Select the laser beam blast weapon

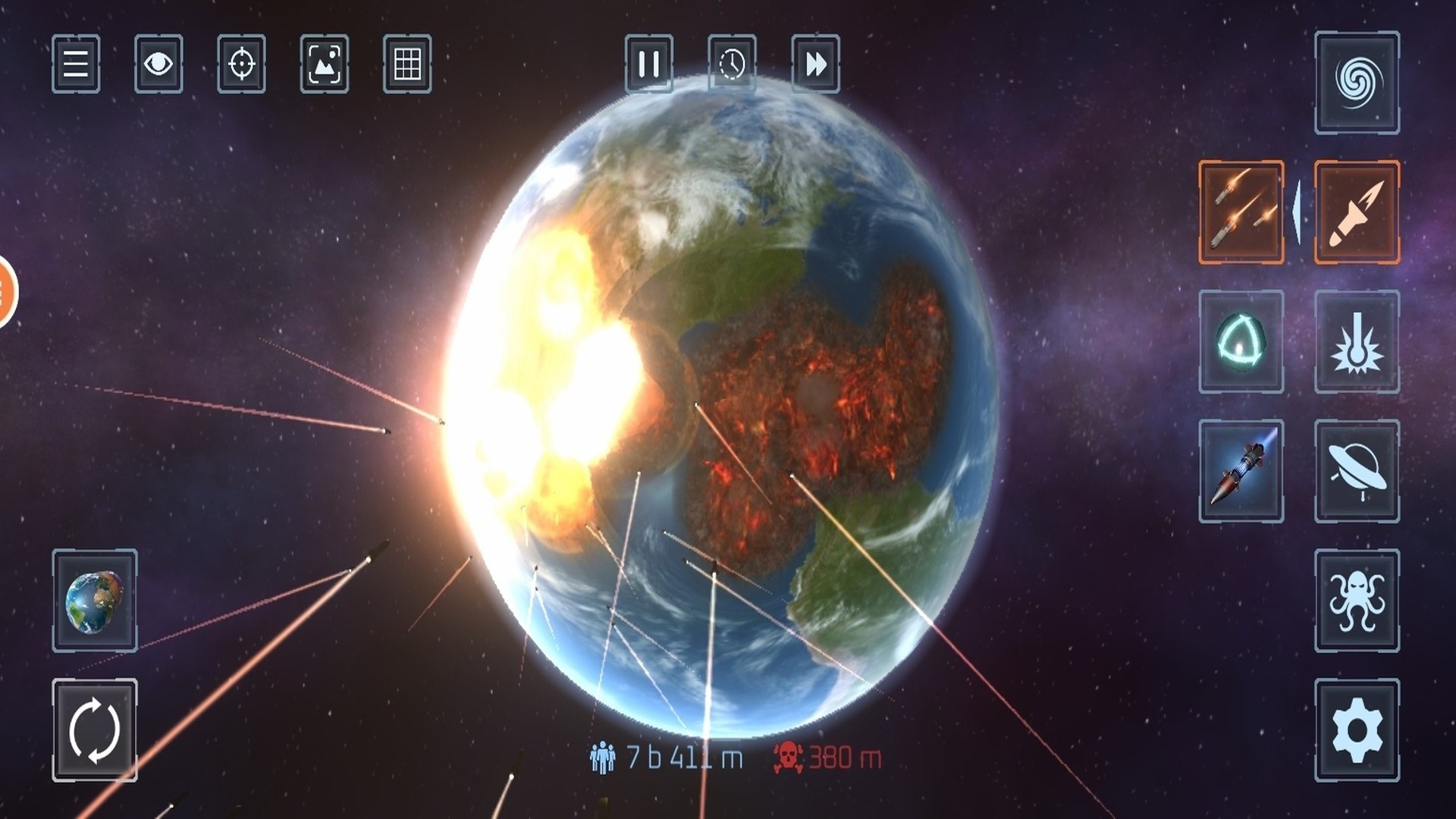coord(1357,341)
